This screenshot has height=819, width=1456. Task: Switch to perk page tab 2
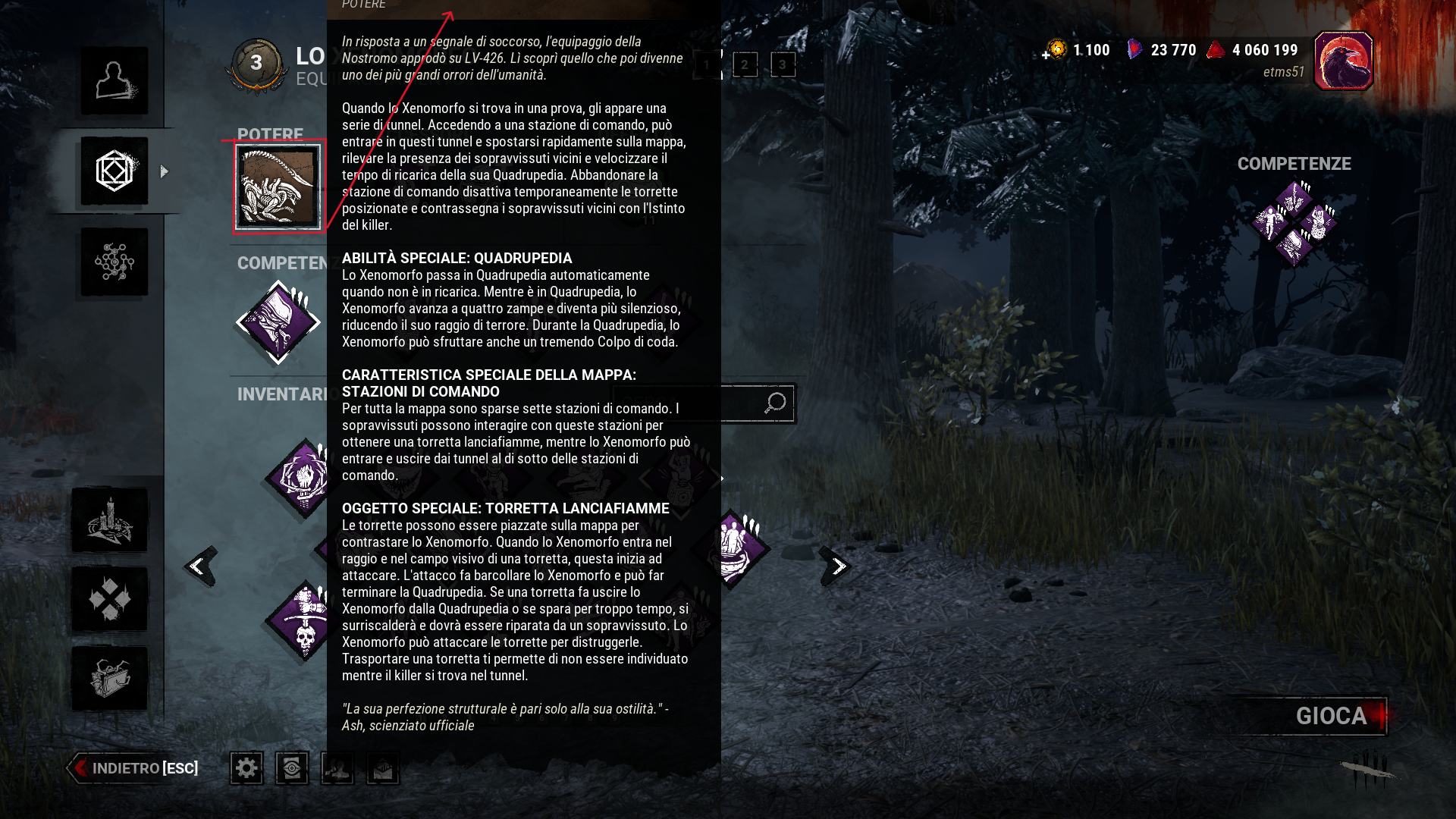746,66
